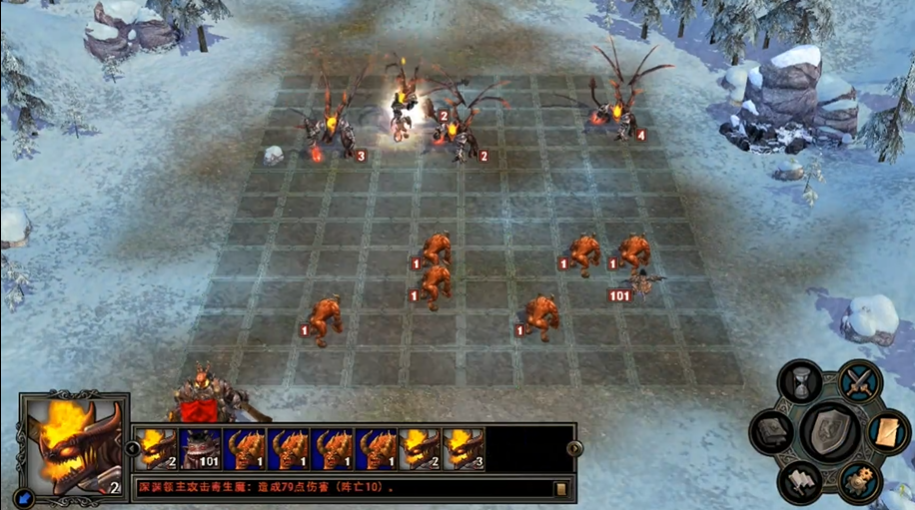Click the blue arrow button beside the portrait

click(x=23, y=494)
